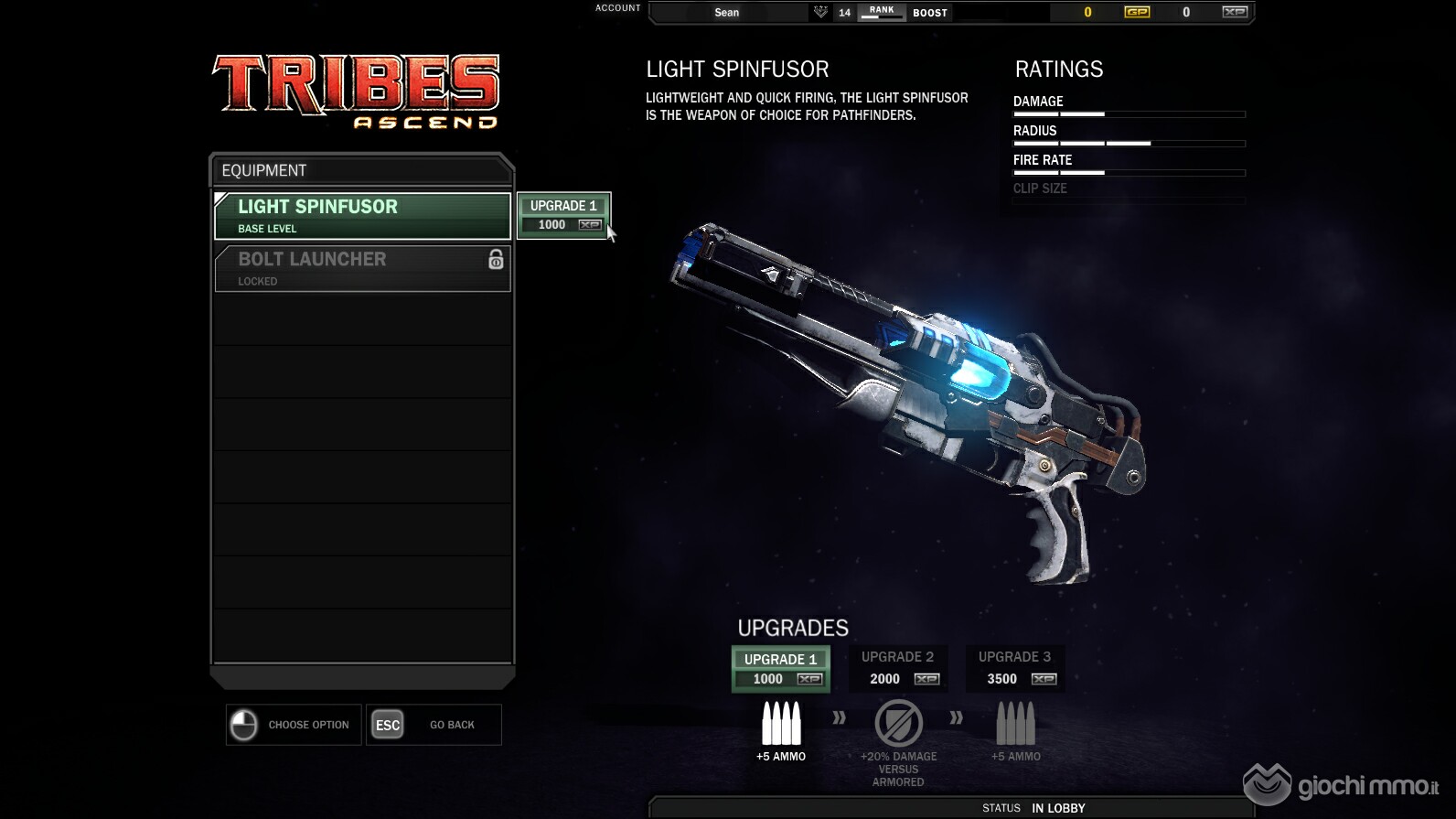This screenshot has width=1456, height=819.
Task: Choose Upgrade 3 costing 3500 XP
Action: coord(1015,668)
